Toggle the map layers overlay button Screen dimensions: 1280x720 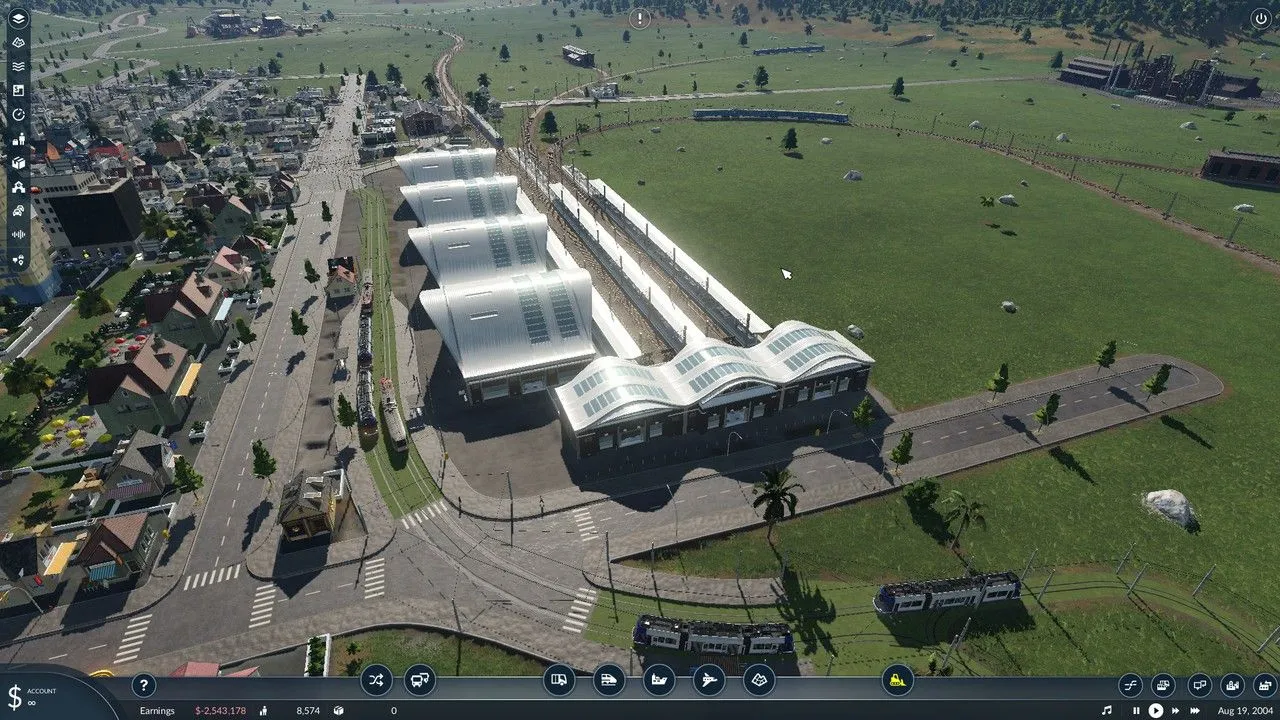(18, 18)
